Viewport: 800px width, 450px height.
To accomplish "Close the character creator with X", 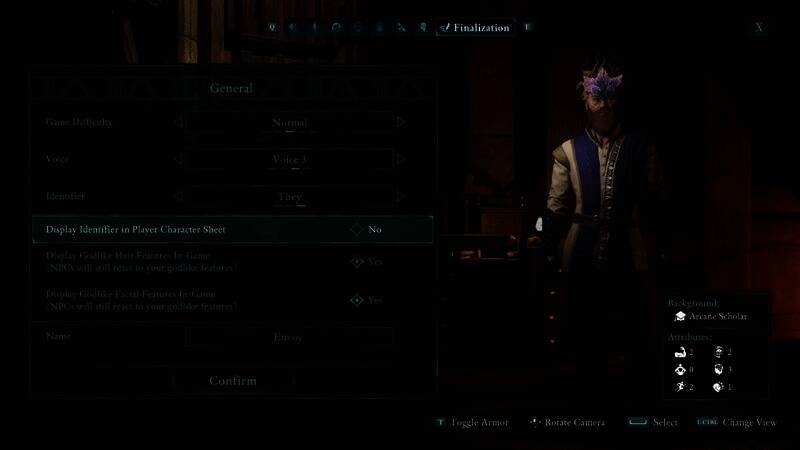I will click(759, 28).
